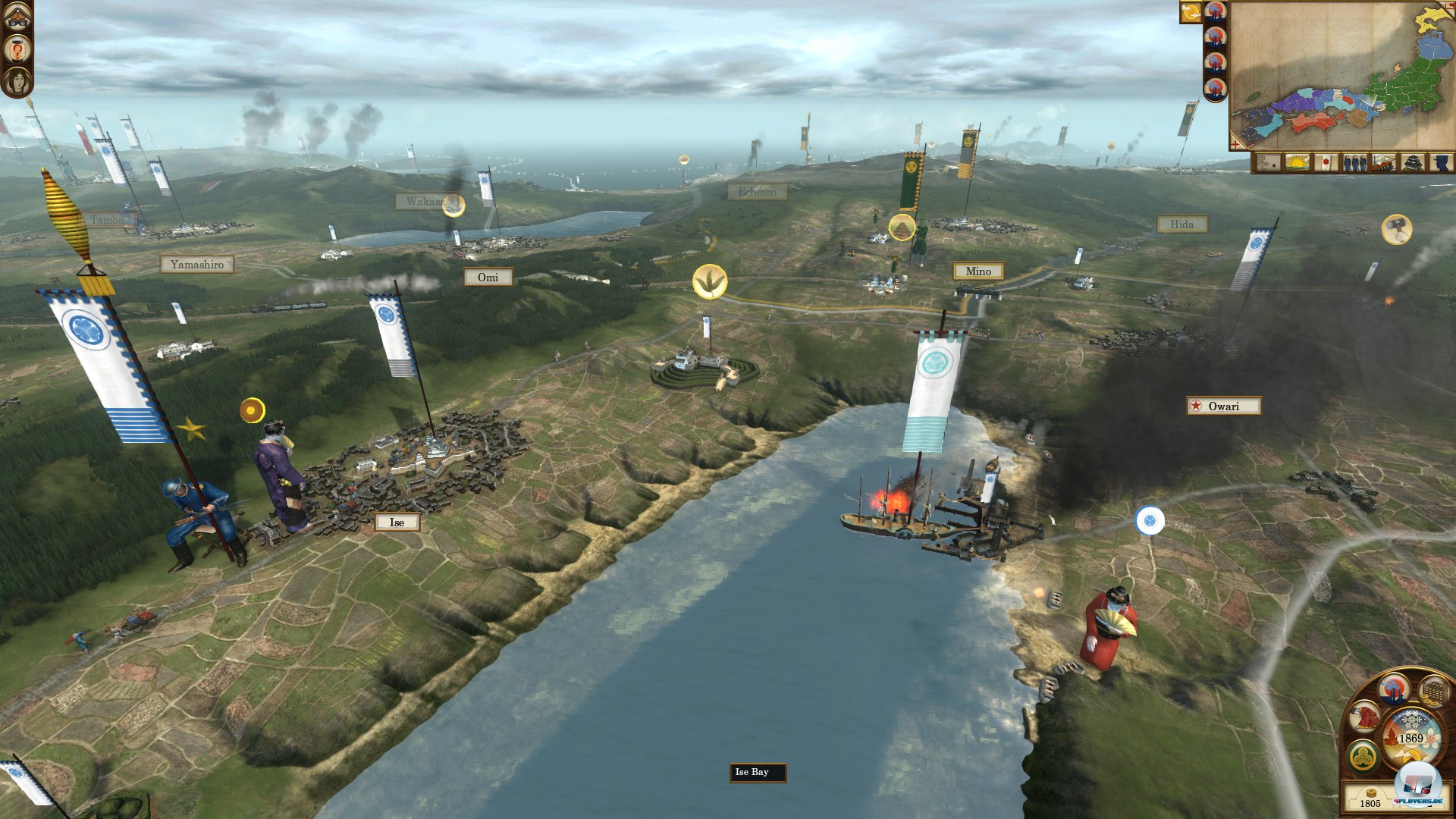Open the hand-and-dot tab below the minimap
This screenshot has height=819, width=1456.
[x=1268, y=162]
